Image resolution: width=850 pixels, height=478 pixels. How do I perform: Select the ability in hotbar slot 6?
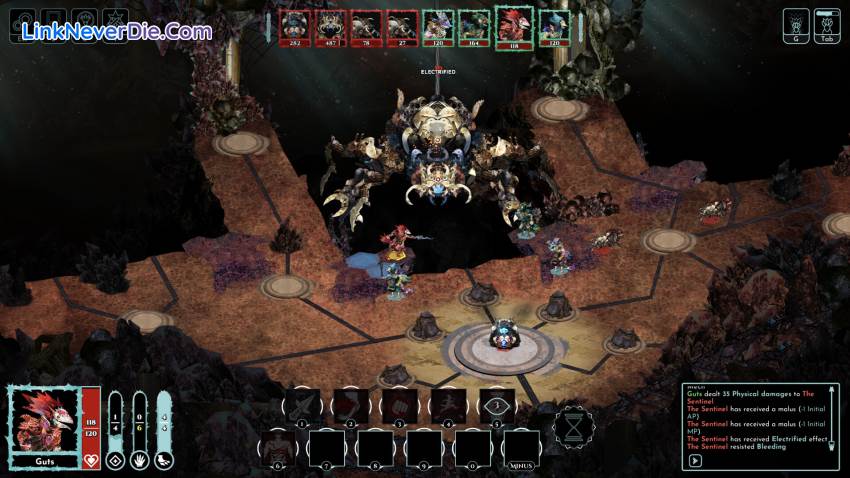point(280,447)
